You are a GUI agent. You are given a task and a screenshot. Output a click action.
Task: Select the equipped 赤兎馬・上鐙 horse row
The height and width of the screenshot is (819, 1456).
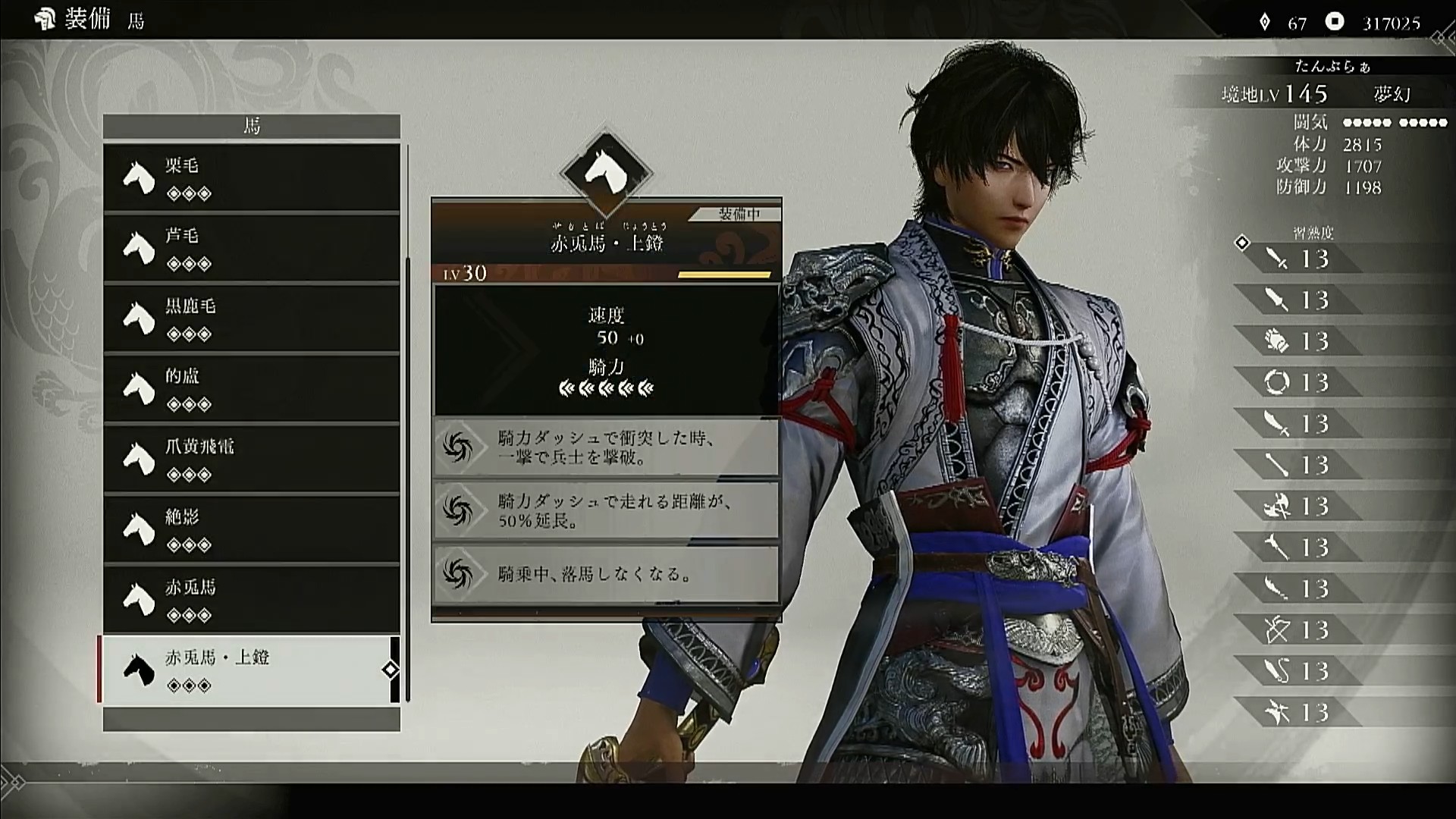coord(251,670)
